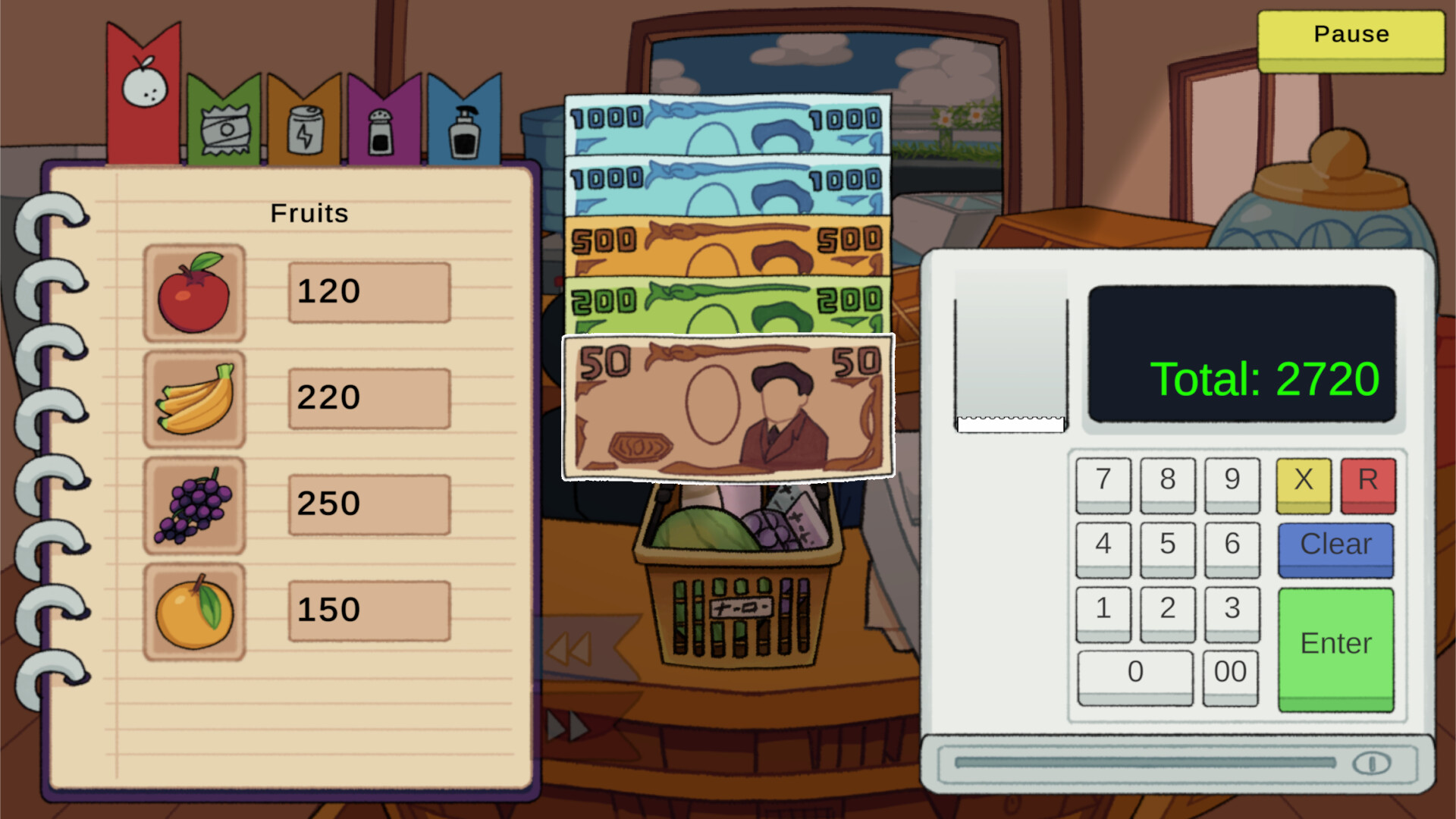The width and height of the screenshot is (1456, 819).
Task: Select the orange icon priced 150
Action: [194, 610]
